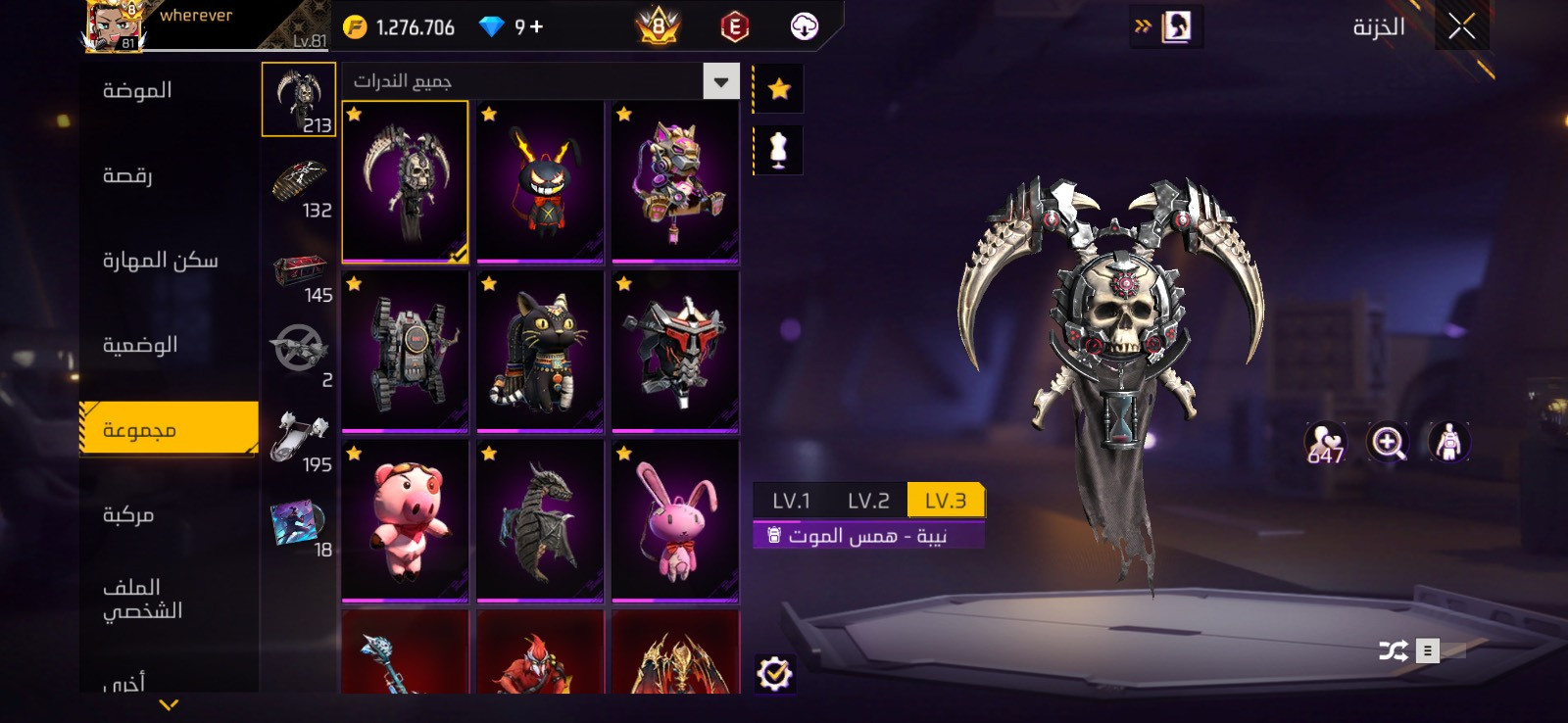
Task: Click the magnifier zoom preview icon
Action: (1388, 443)
